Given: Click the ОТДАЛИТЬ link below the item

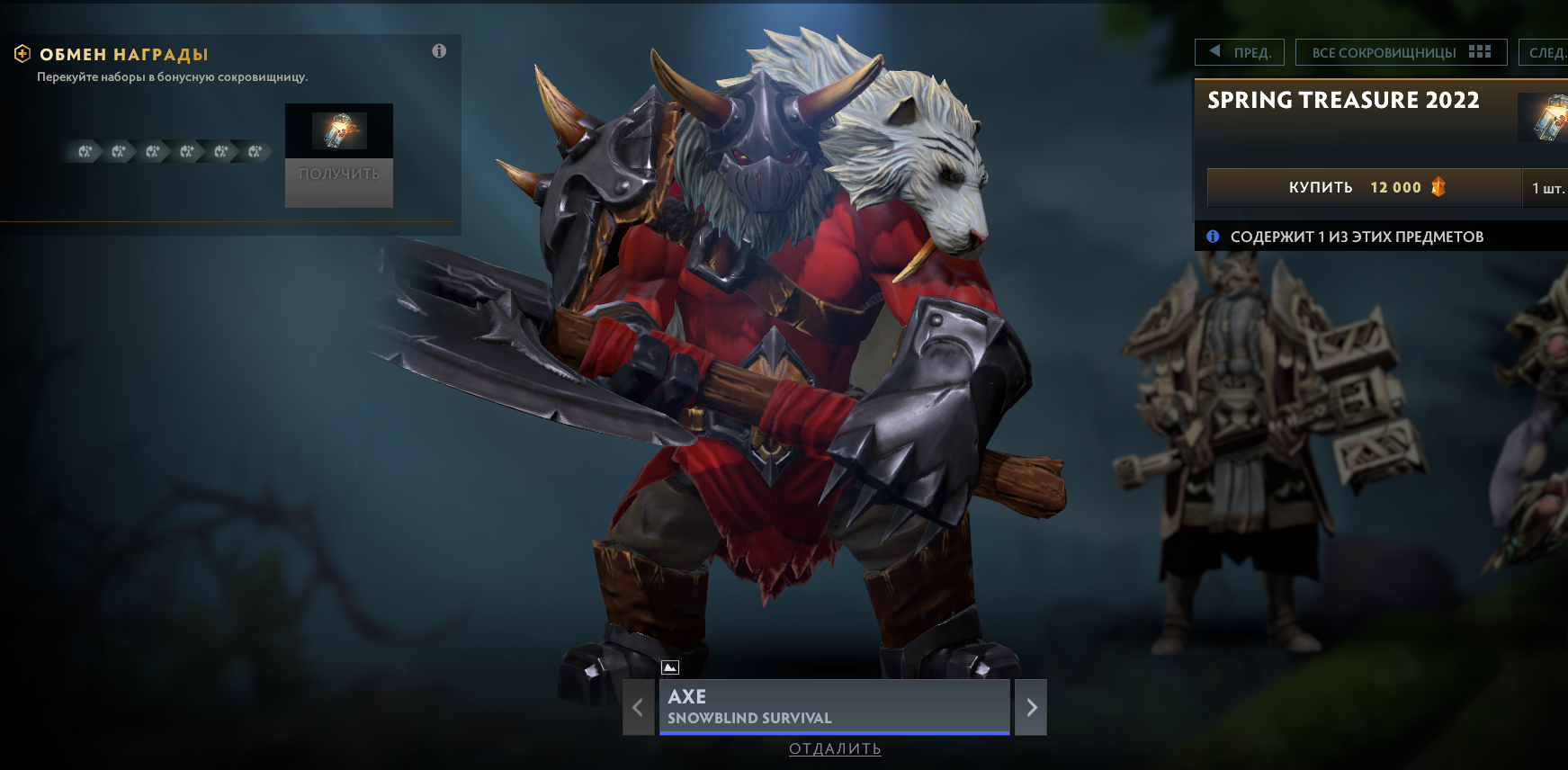Looking at the screenshot, I should point(835,748).
